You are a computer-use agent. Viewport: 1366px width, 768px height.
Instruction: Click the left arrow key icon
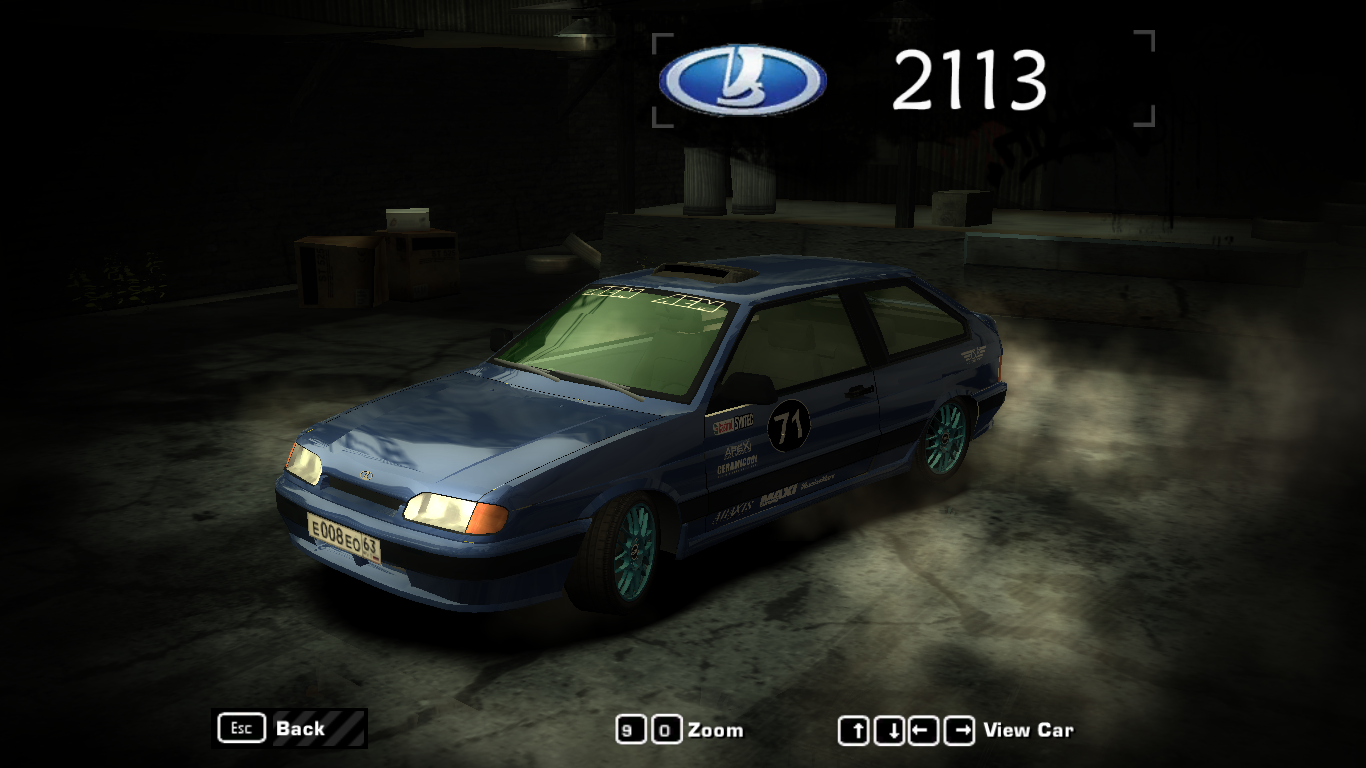tap(924, 730)
